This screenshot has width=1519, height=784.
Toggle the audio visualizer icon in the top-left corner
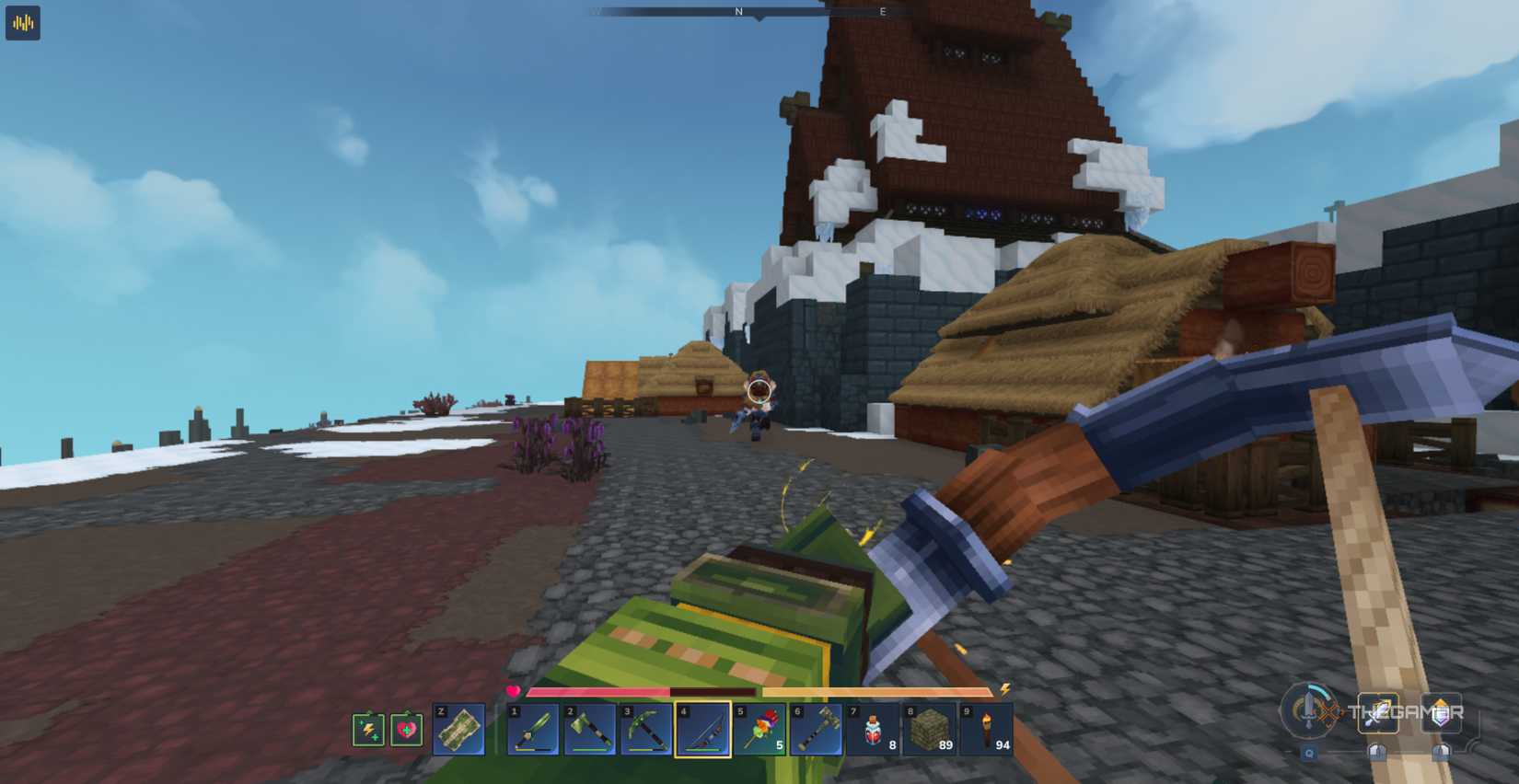tap(23, 23)
